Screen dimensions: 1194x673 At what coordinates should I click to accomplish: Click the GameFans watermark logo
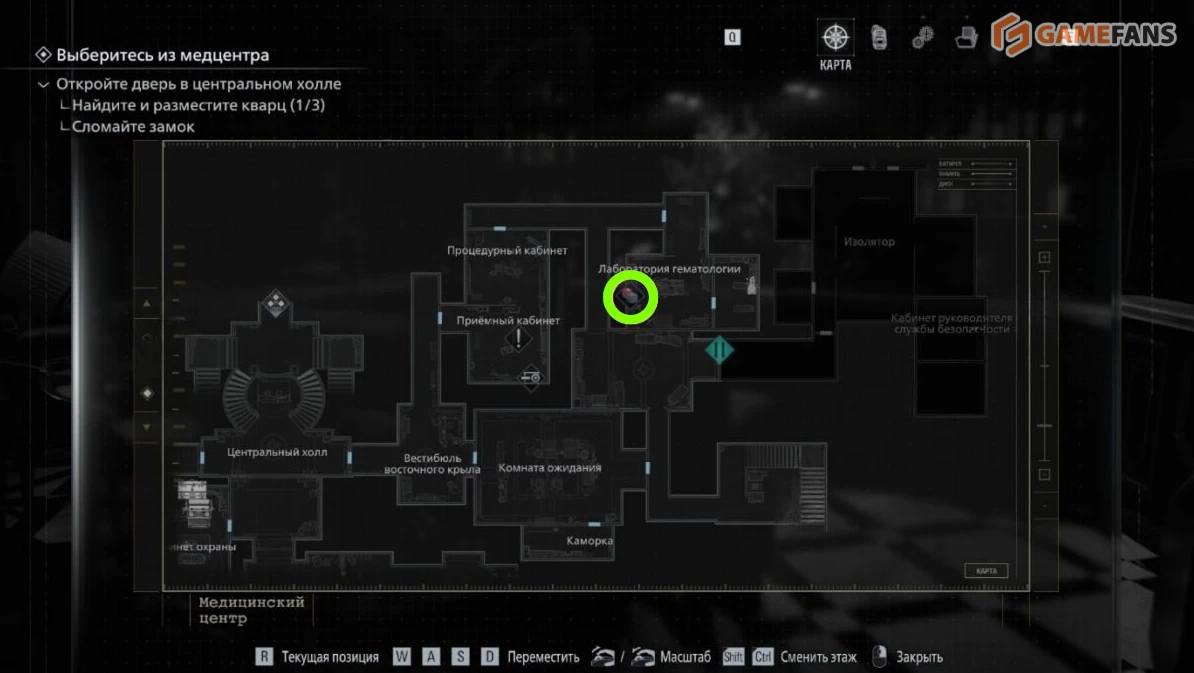pos(1084,35)
